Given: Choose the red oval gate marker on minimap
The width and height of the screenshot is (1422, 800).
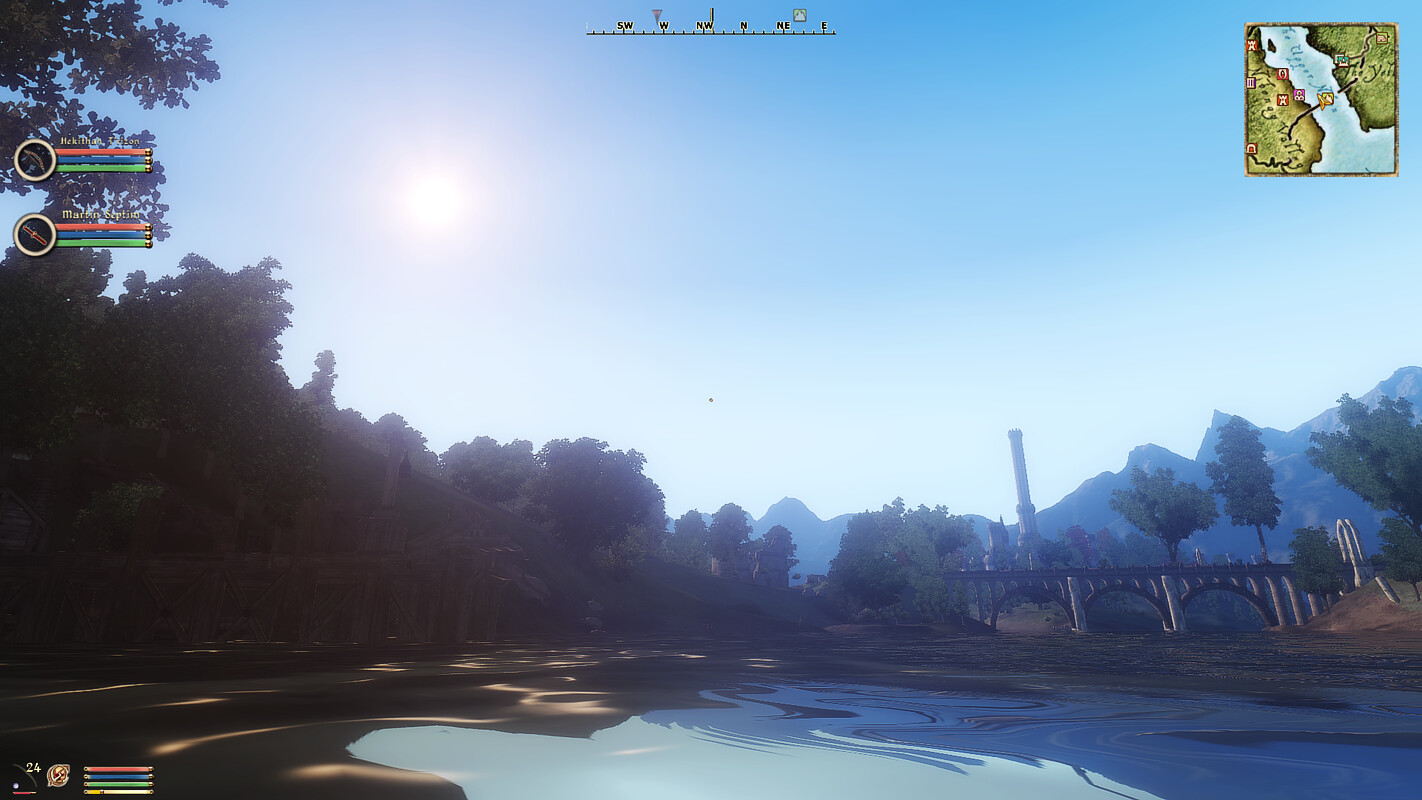Looking at the screenshot, I should (x=1283, y=74).
